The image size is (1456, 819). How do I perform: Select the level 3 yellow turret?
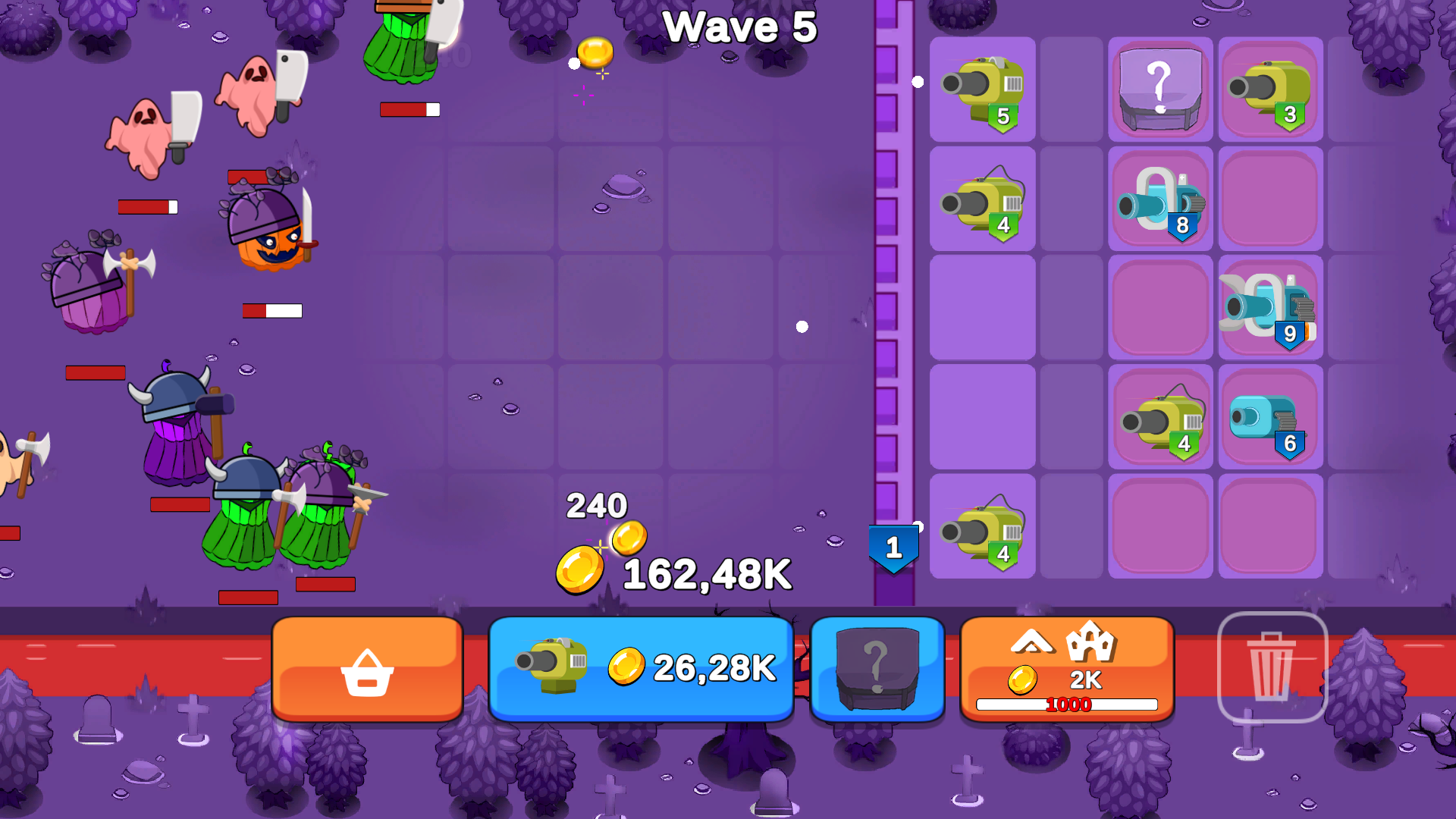pyautogui.click(x=1270, y=91)
